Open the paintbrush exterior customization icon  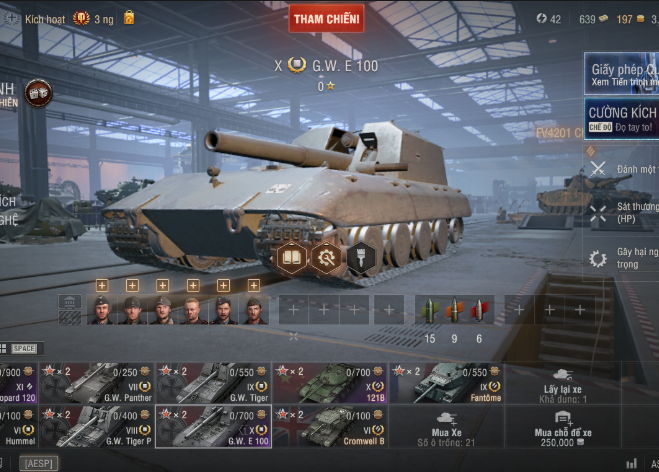tap(360, 259)
